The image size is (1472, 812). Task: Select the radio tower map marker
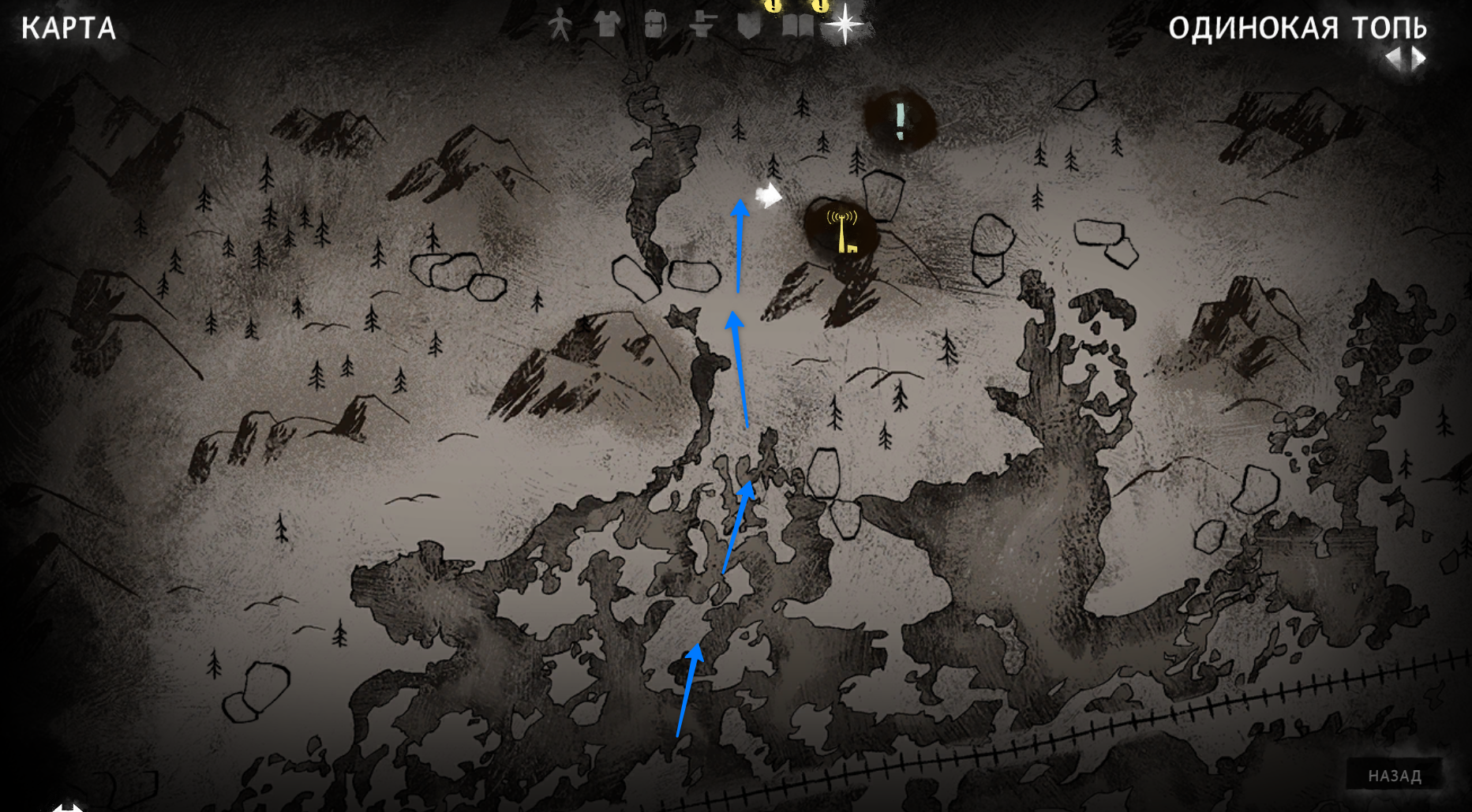[x=841, y=230]
